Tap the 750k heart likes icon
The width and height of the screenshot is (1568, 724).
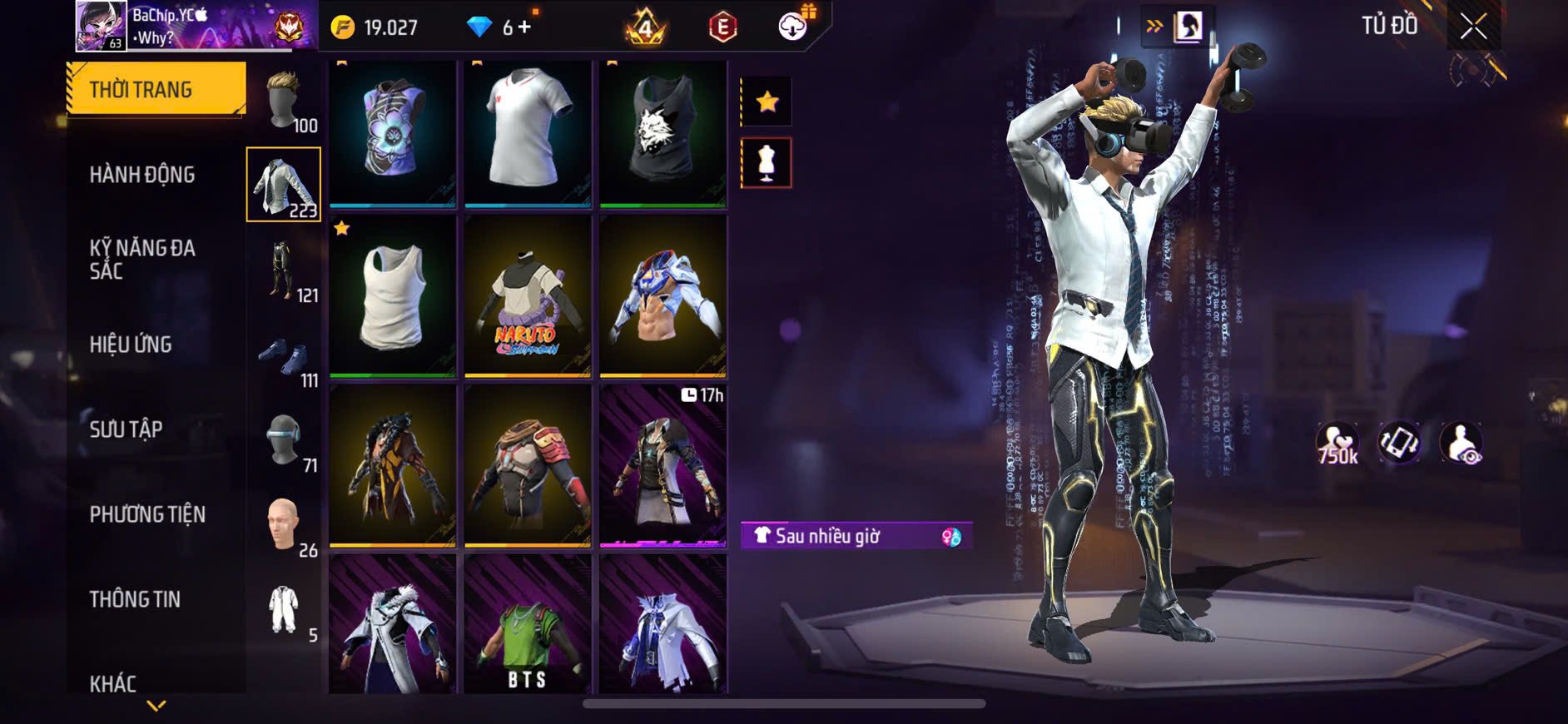(x=1337, y=444)
